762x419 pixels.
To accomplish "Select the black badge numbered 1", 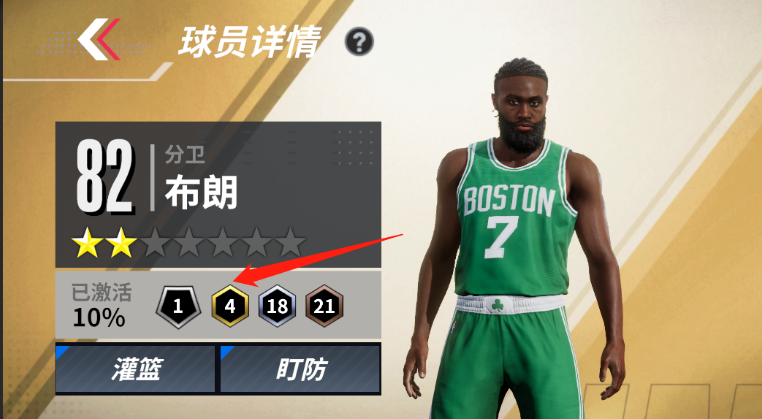I will coord(178,306).
